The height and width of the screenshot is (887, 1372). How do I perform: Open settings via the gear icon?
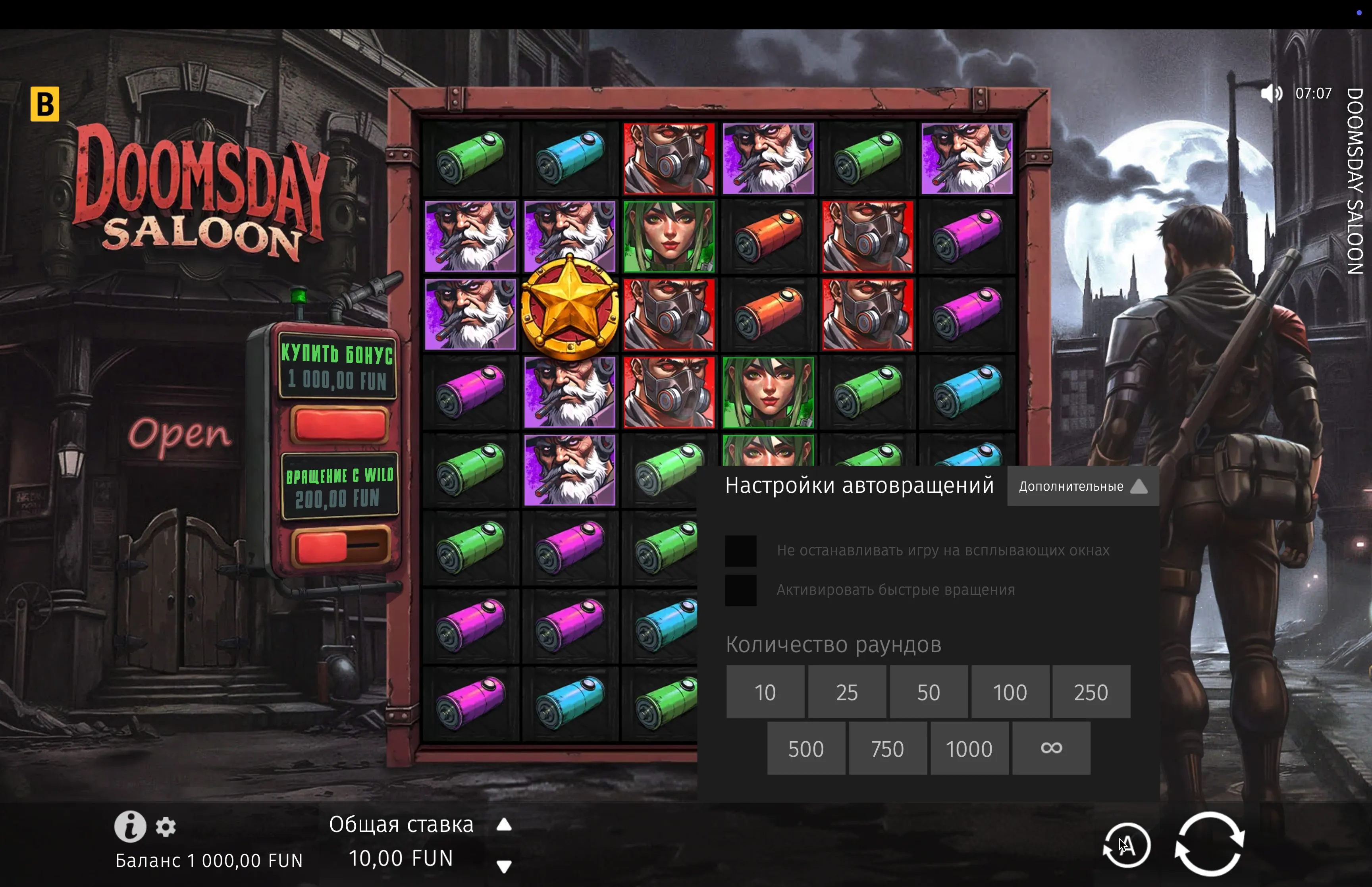[166, 827]
